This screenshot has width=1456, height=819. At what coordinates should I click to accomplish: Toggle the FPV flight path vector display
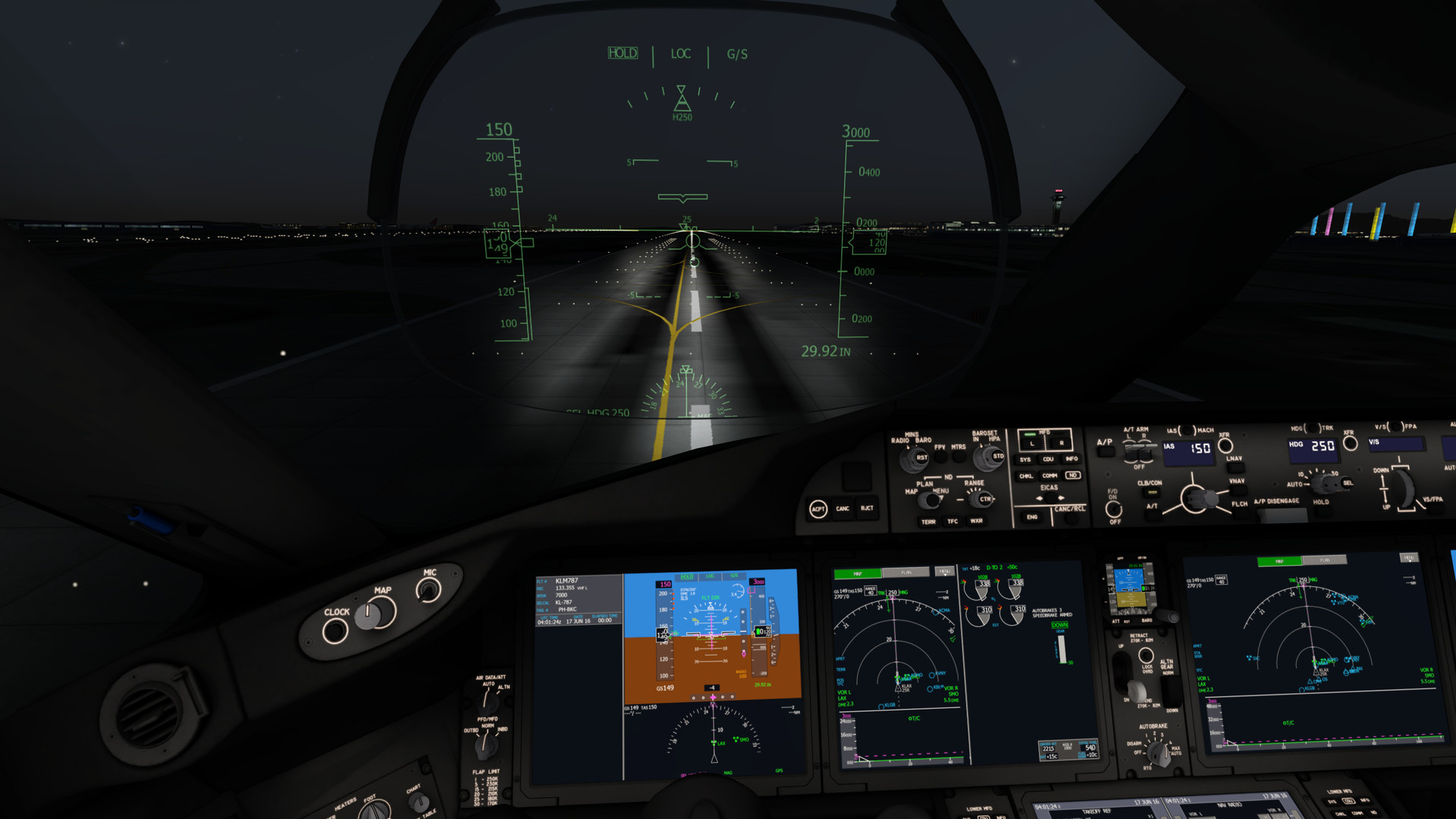[x=940, y=457]
